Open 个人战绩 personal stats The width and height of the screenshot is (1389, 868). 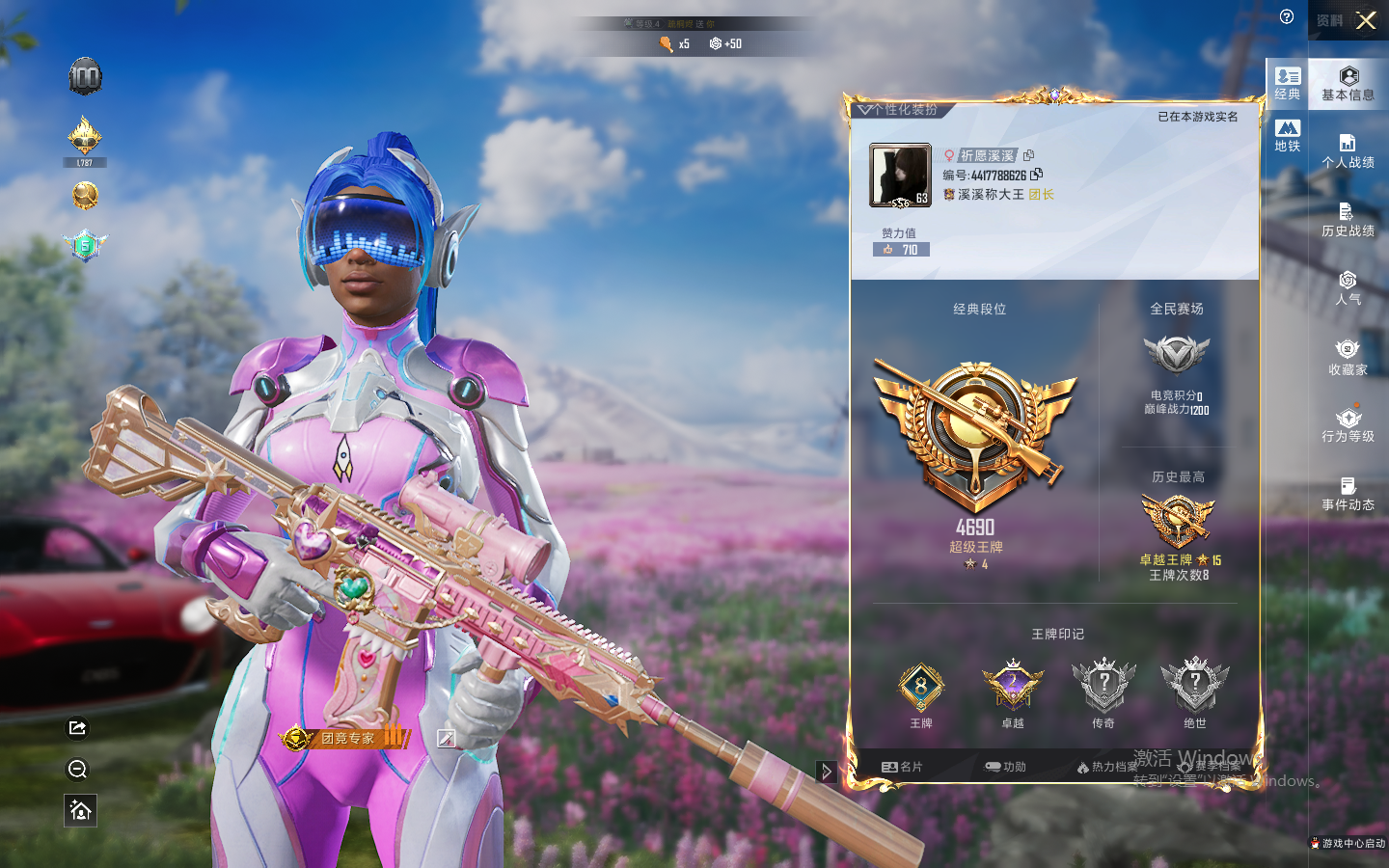1348,151
